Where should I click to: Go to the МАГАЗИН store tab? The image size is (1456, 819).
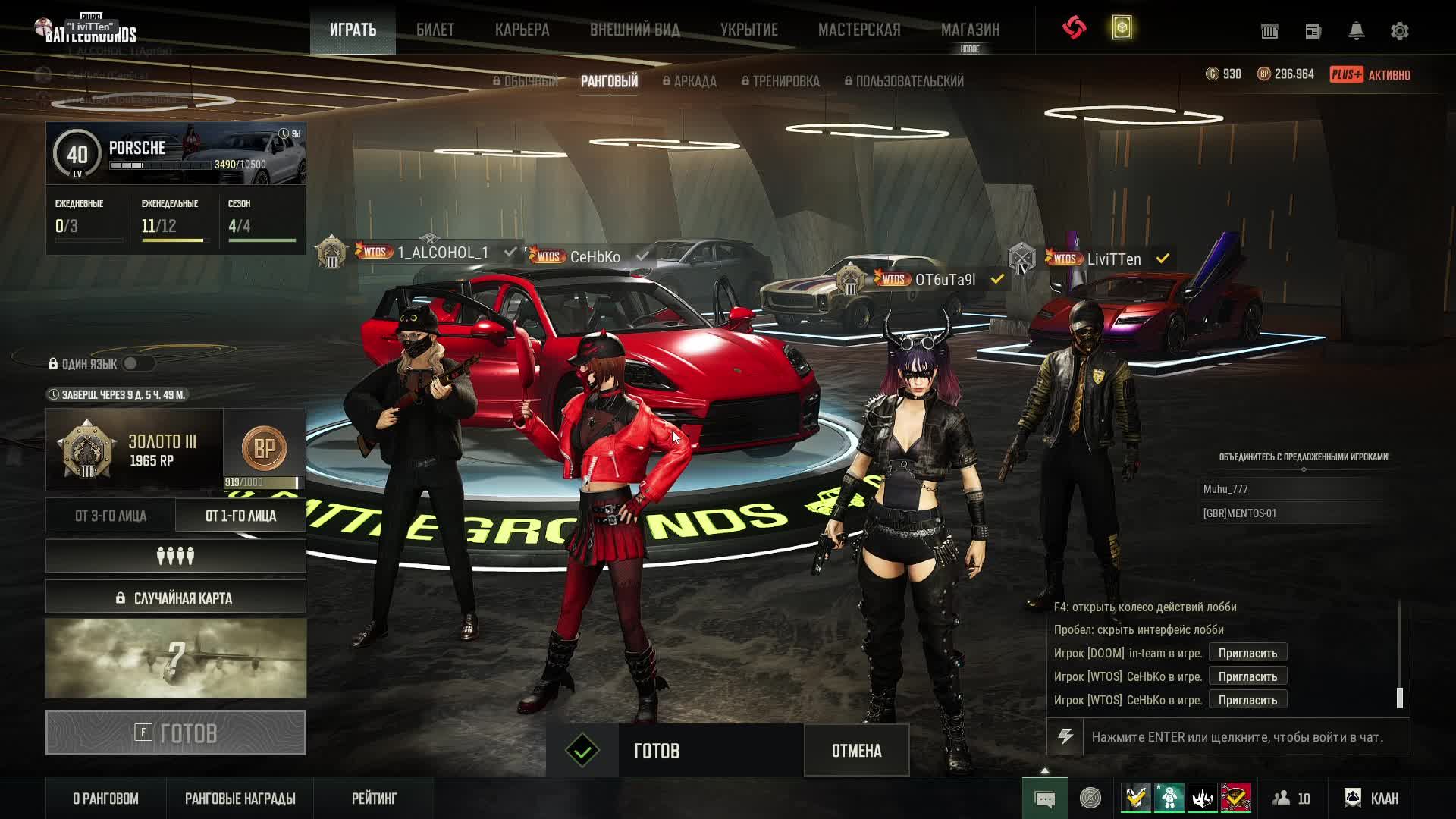click(x=970, y=30)
